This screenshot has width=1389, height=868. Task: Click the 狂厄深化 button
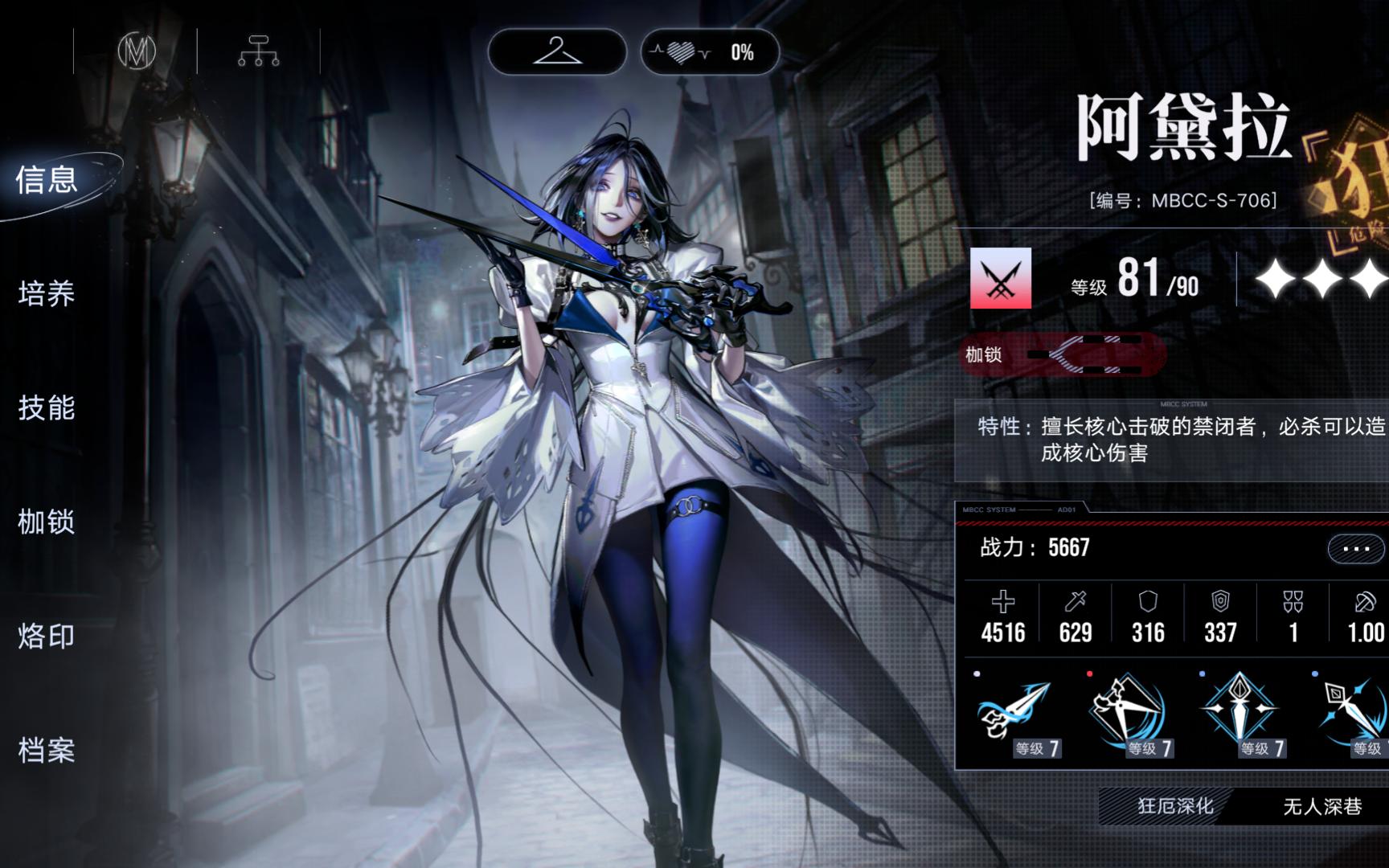click(1175, 806)
